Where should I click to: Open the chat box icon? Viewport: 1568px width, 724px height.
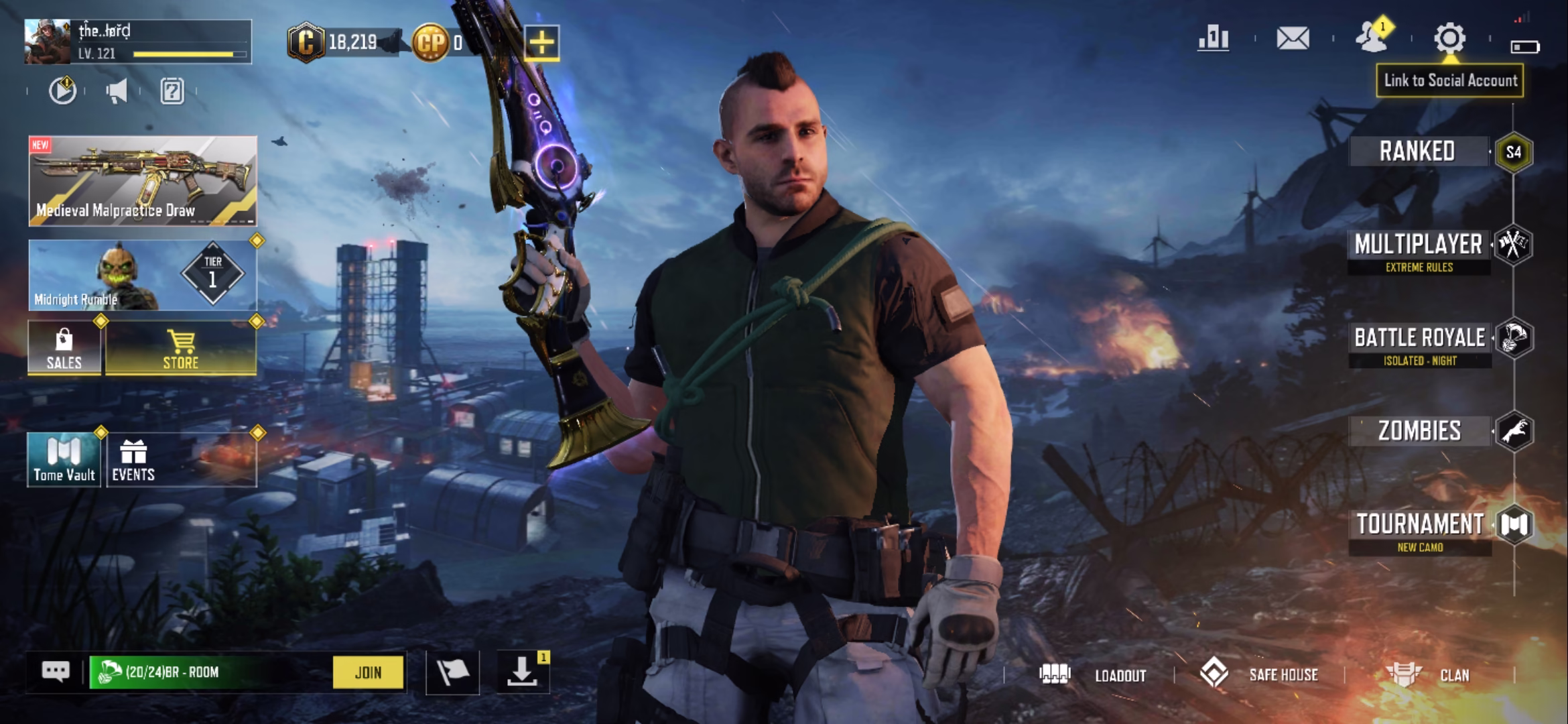(56, 671)
